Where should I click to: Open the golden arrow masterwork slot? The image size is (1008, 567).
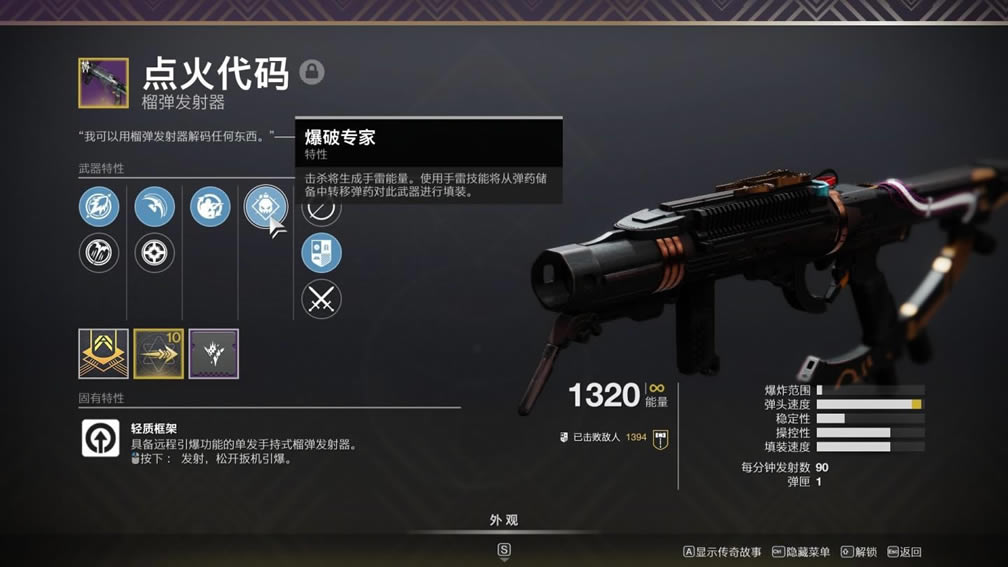(x=159, y=354)
